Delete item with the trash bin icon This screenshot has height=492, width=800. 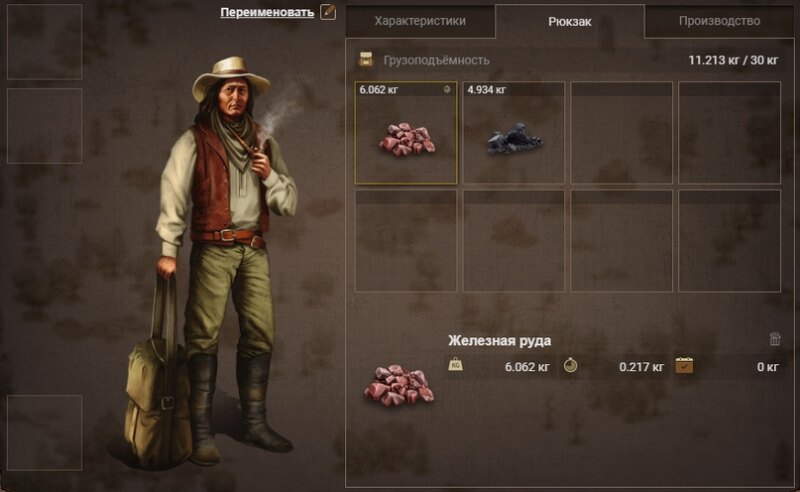tap(775, 340)
